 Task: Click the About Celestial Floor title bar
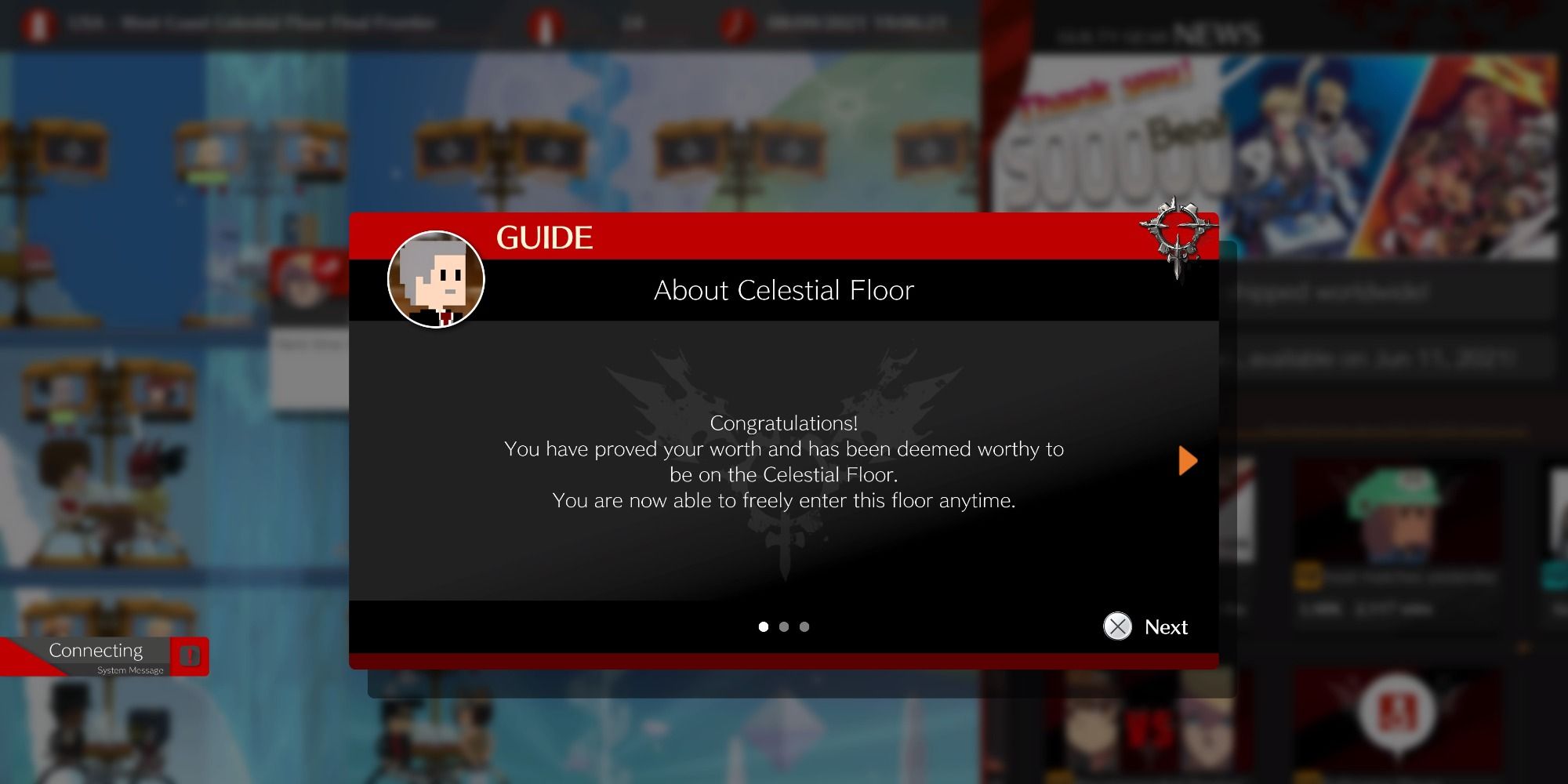point(783,290)
